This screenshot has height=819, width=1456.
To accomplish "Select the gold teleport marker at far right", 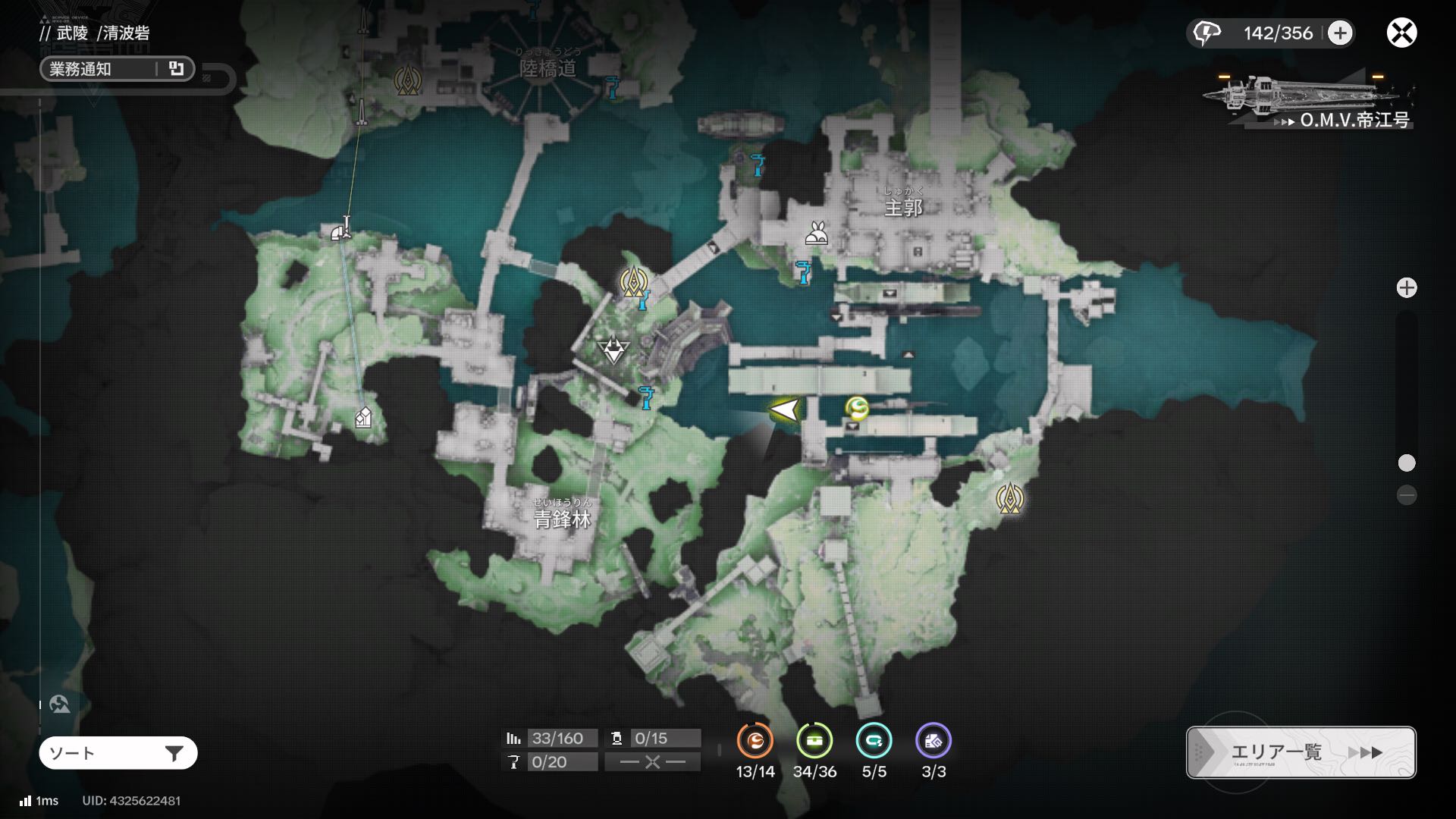I will click(x=1009, y=498).
